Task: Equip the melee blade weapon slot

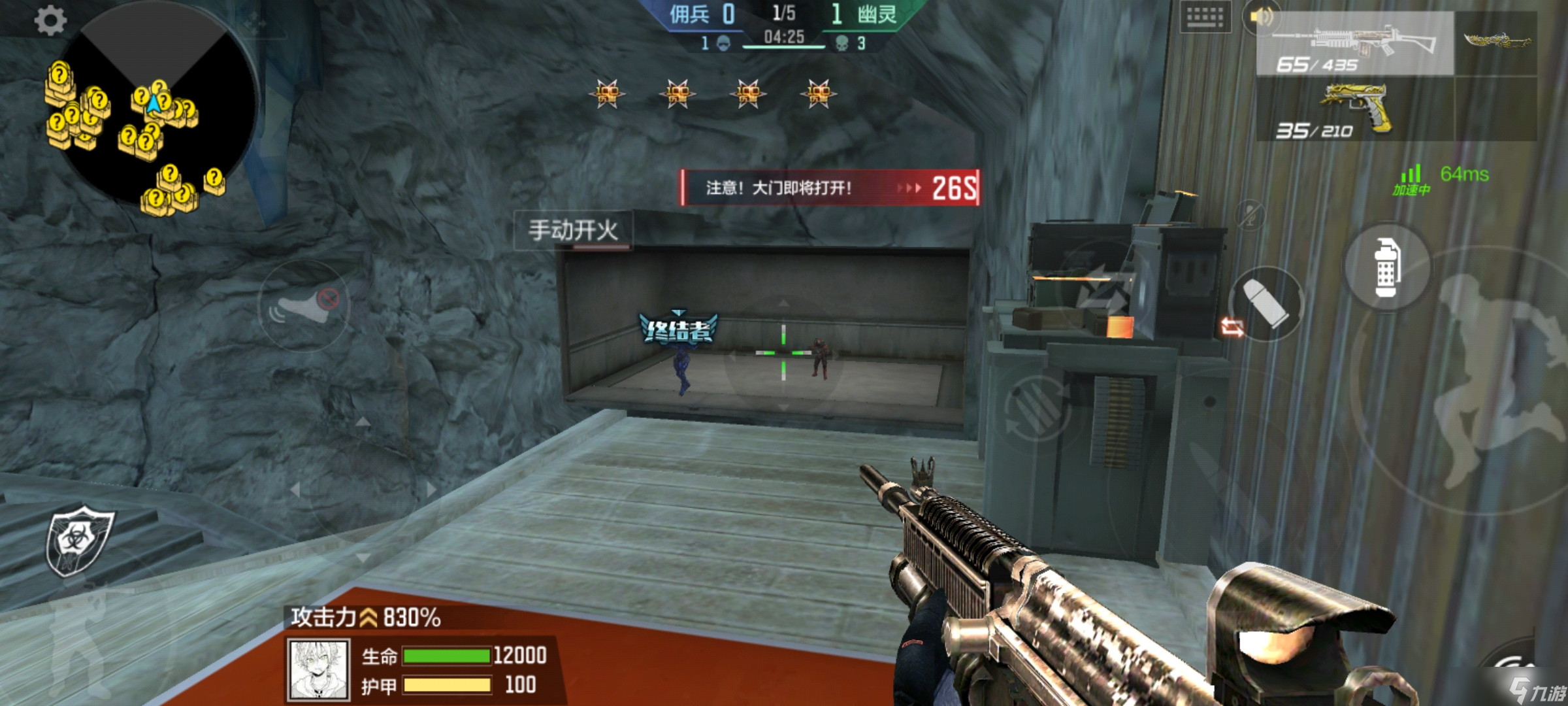Action: click(1496, 42)
